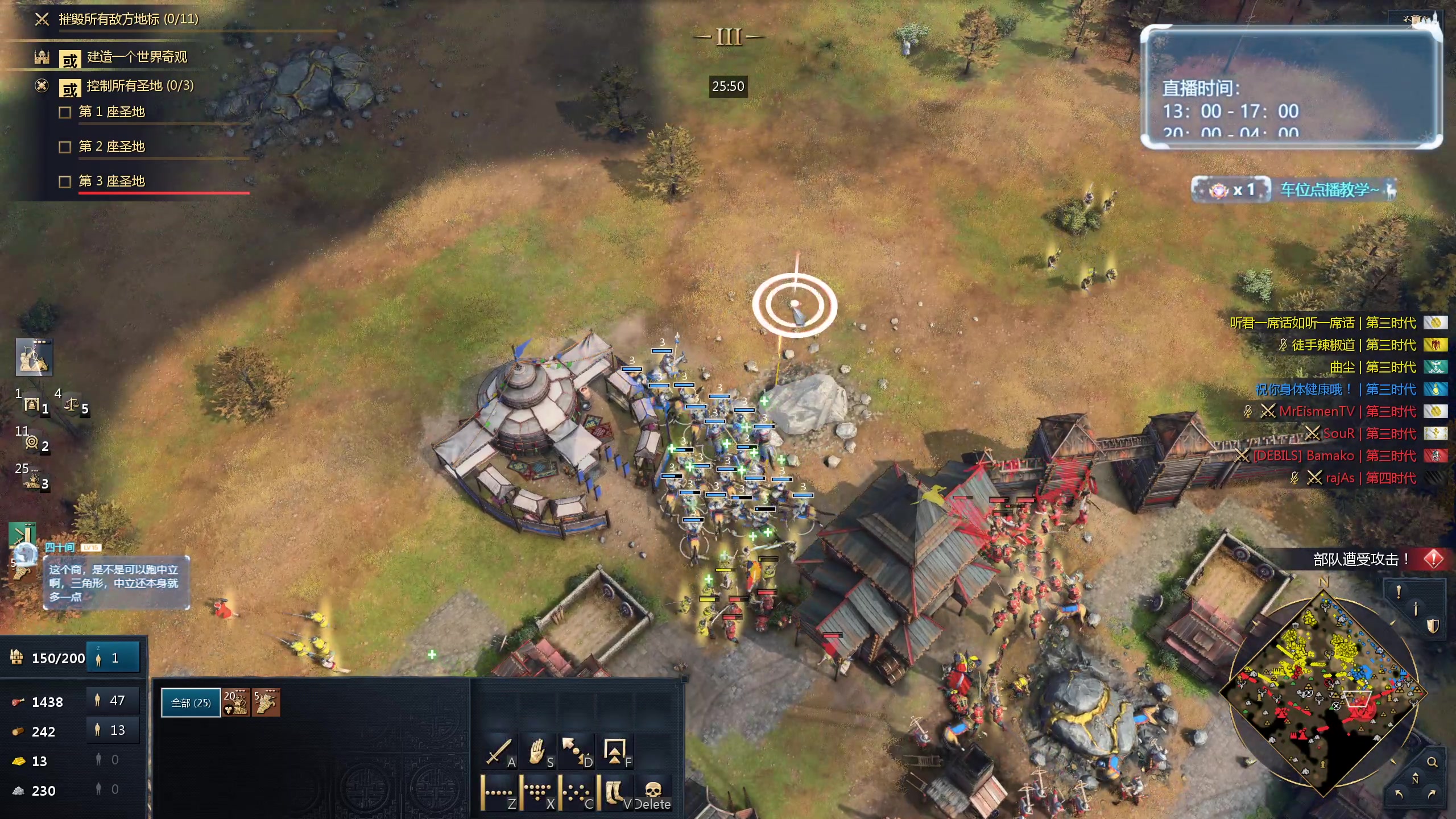This screenshot has width=1456, height=819.
Task: Click the hand stop command
Action: [537, 753]
